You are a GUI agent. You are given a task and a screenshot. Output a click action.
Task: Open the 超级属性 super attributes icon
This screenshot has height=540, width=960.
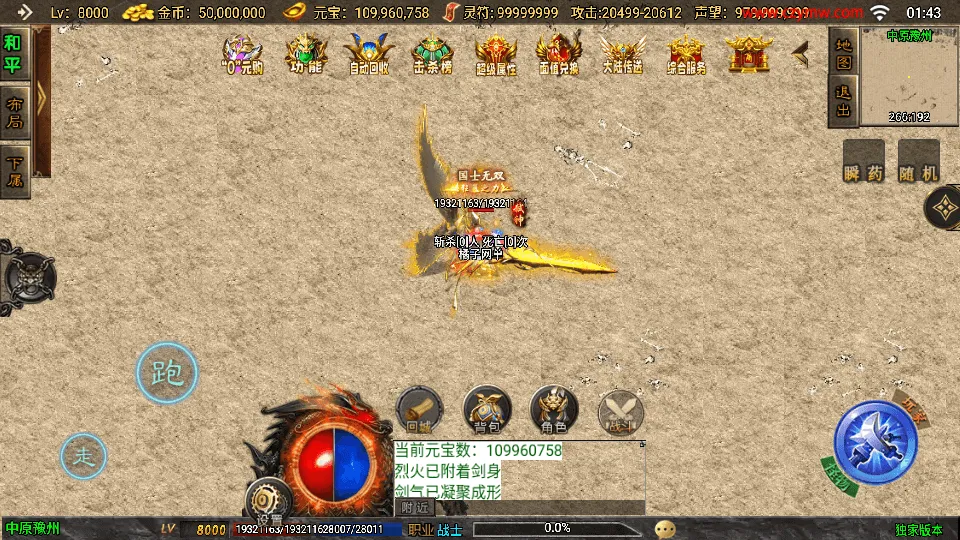pyautogui.click(x=496, y=54)
